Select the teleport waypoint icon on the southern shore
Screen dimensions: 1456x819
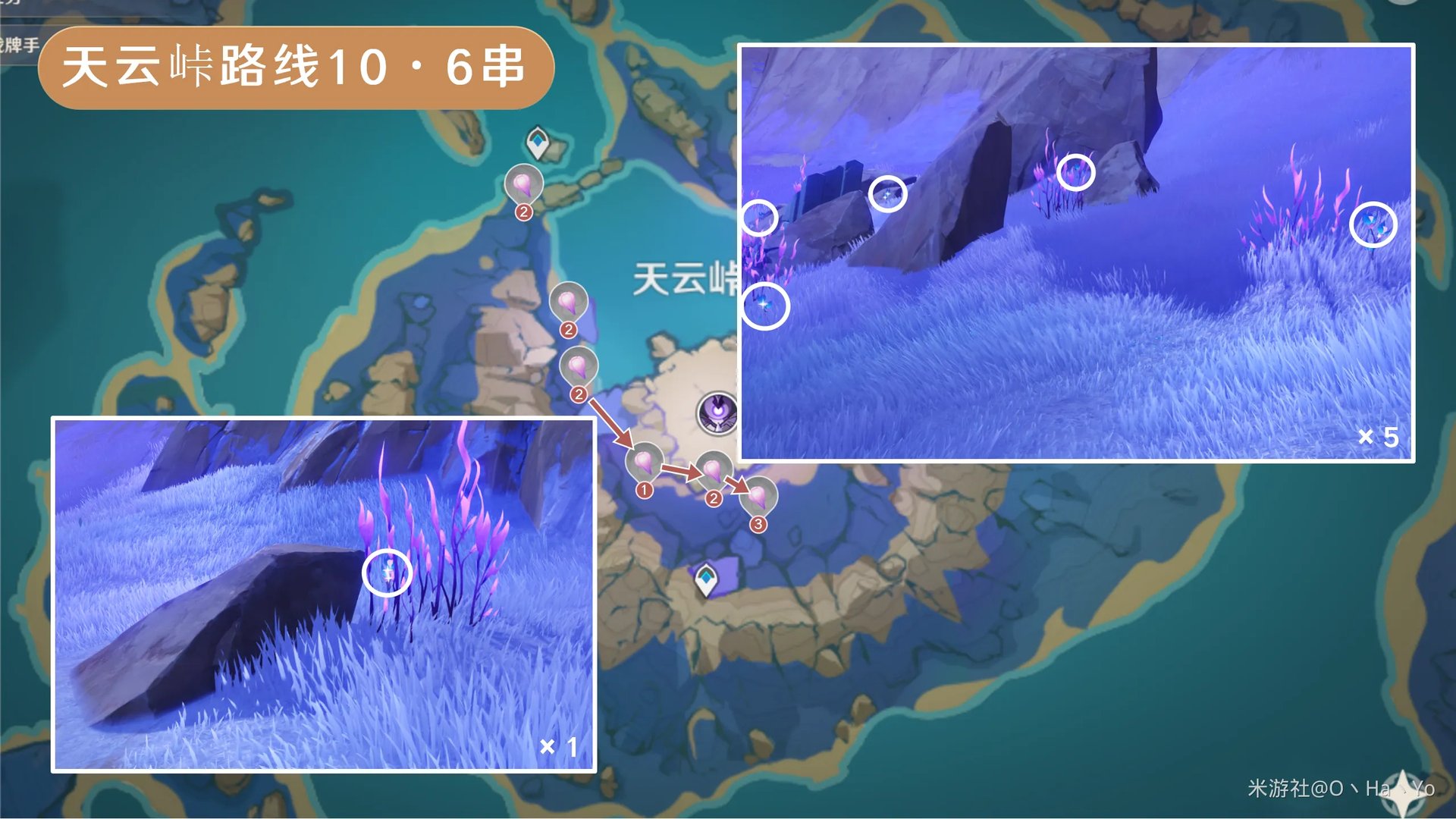pyautogui.click(x=706, y=580)
